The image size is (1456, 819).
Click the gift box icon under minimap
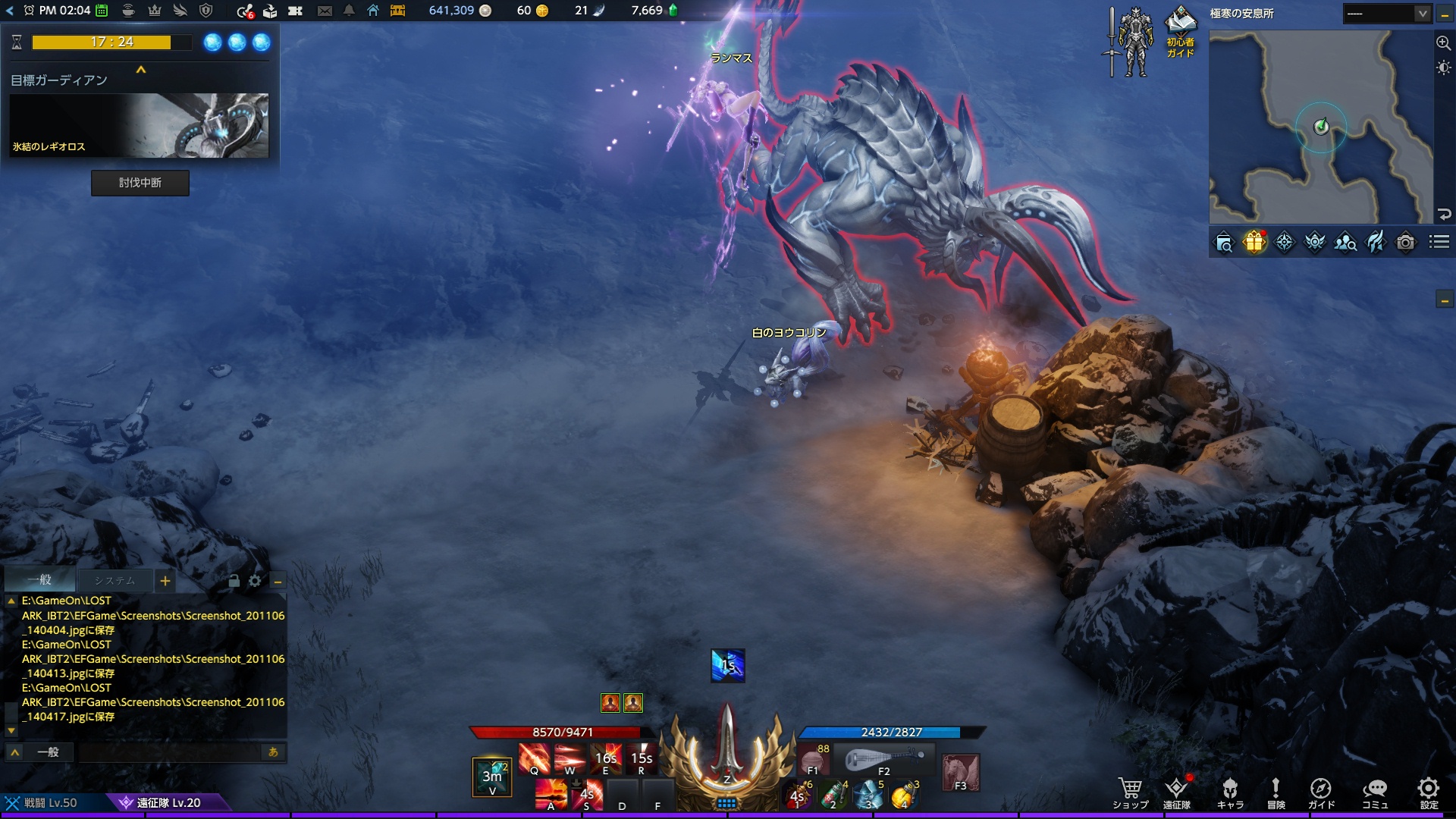click(x=1254, y=242)
